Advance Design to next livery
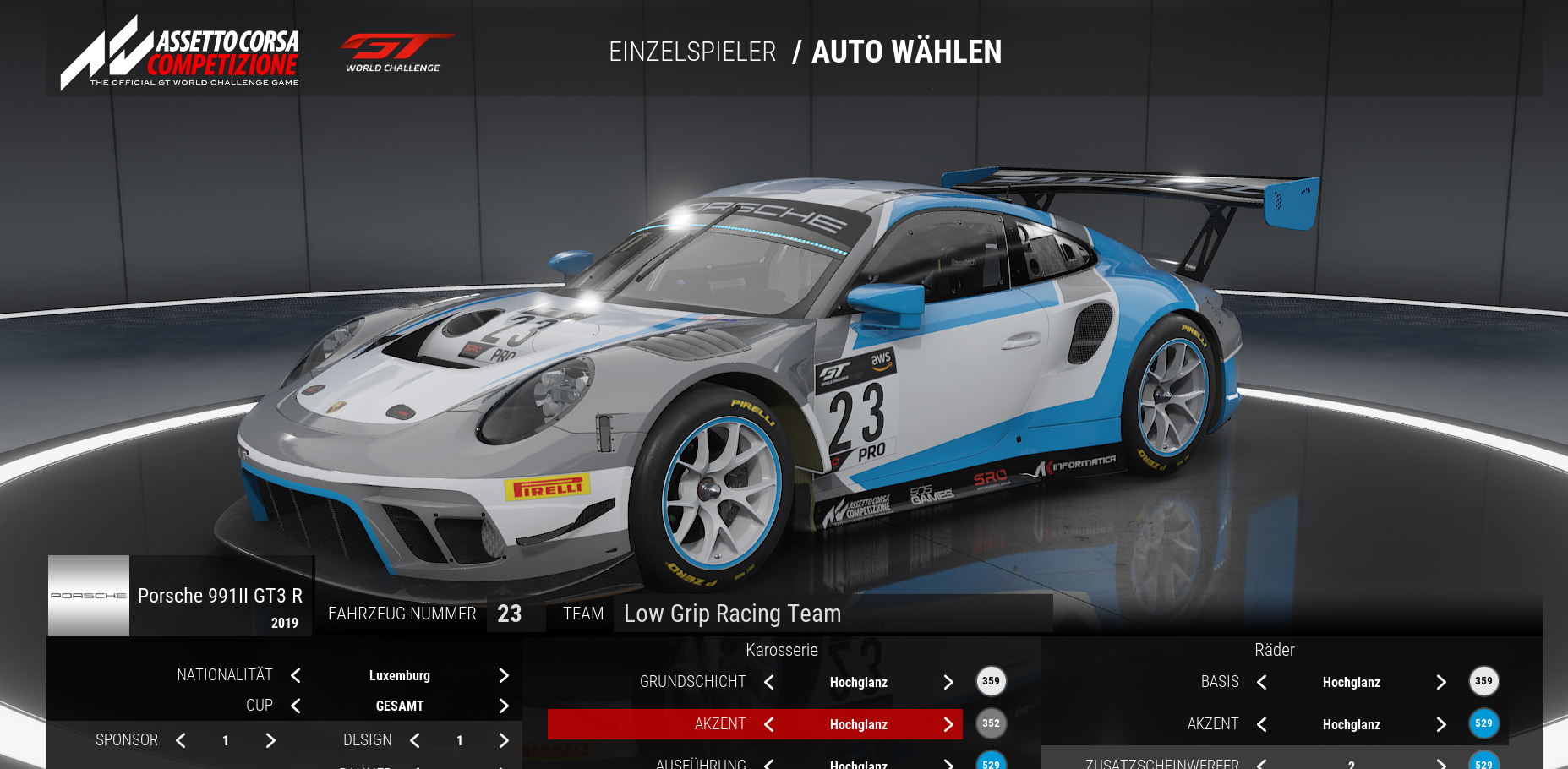Viewport: 1568px width, 769px height. [504, 740]
